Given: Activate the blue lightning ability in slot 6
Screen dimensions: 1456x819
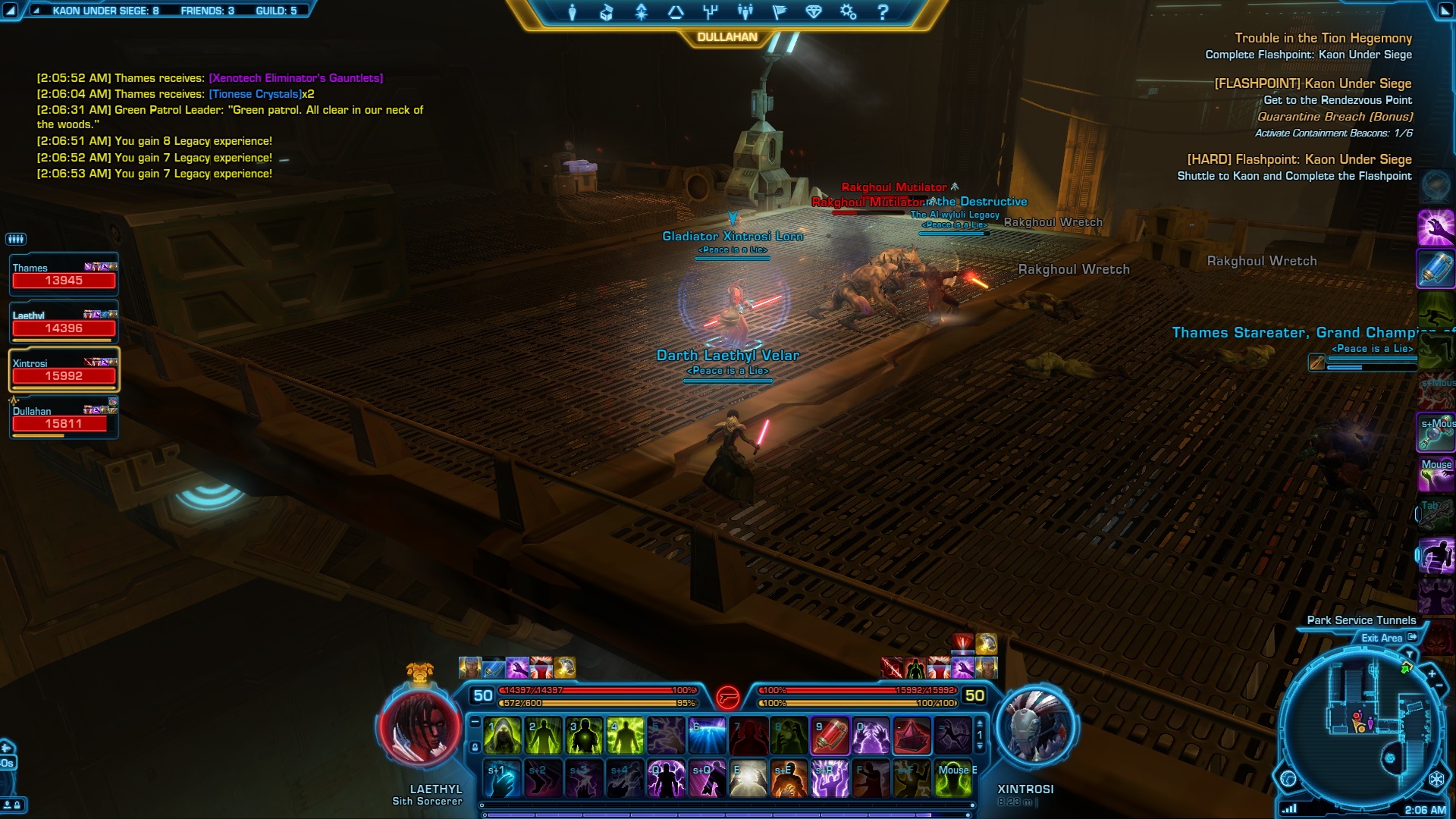Looking at the screenshot, I should (708, 736).
